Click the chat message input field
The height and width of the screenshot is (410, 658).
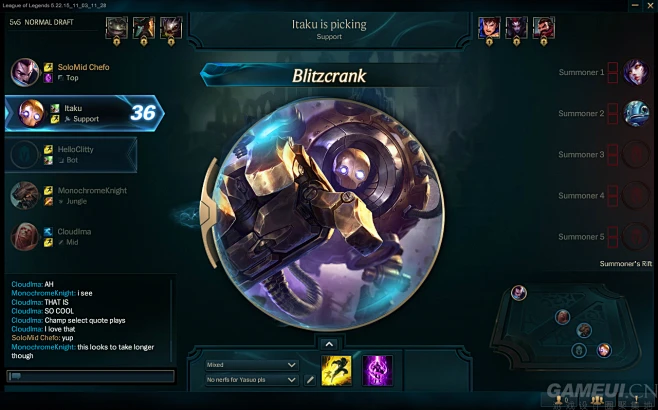click(x=88, y=376)
